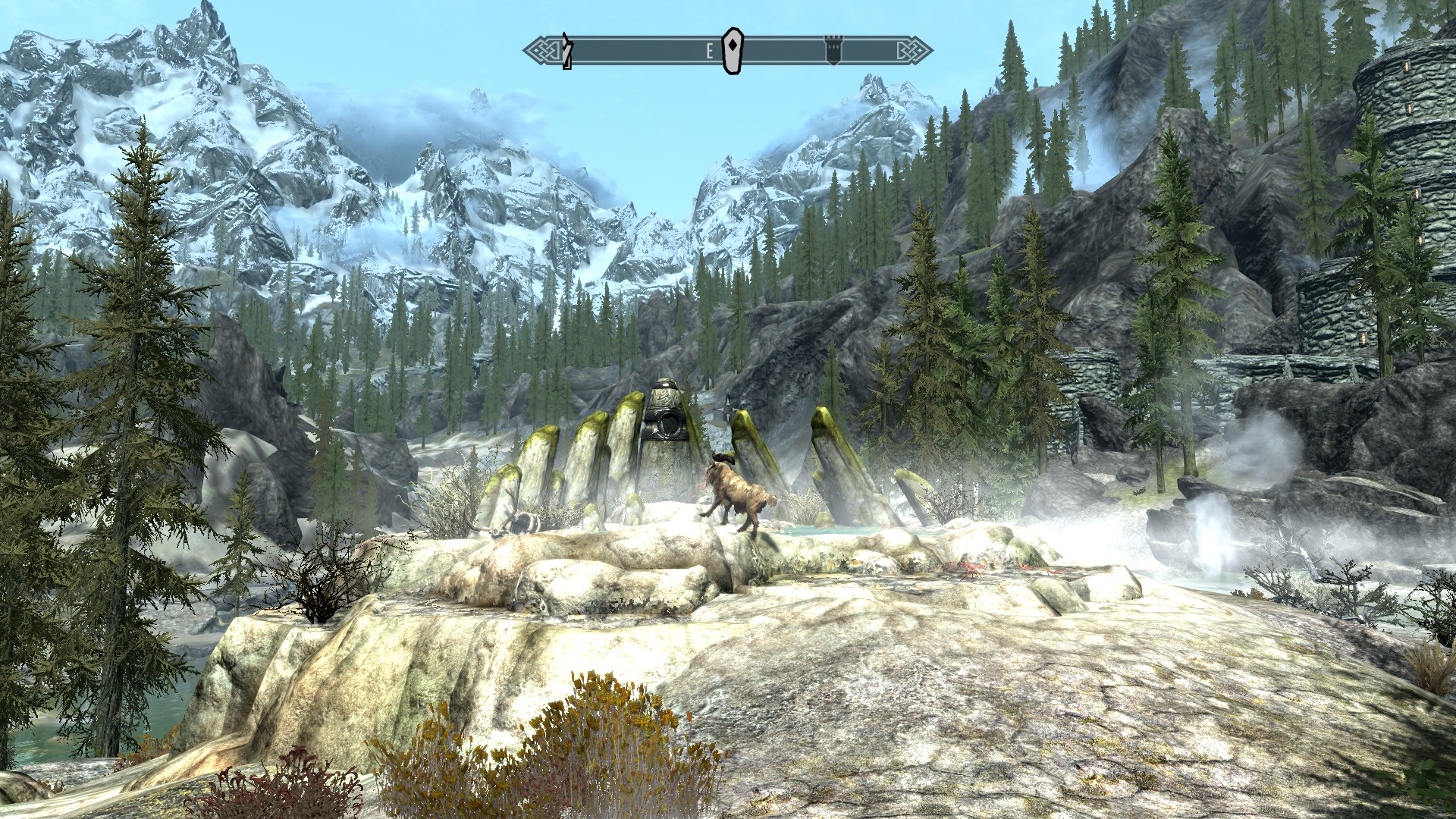Select the dark tower marker on the compass
This screenshot has width=1456, height=819.
[x=833, y=52]
